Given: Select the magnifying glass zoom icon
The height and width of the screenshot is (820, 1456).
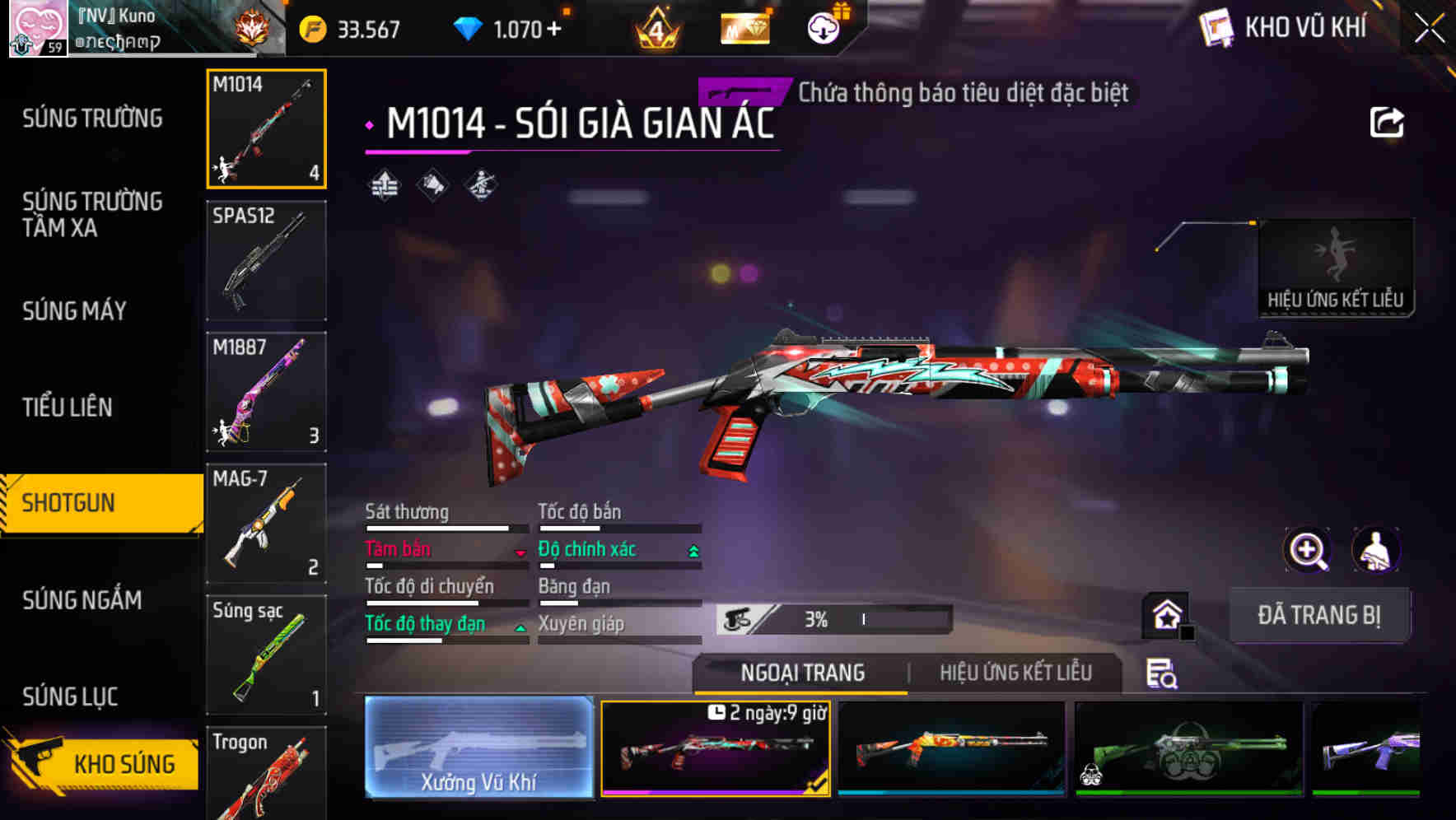Looking at the screenshot, I should pyautogui.click(x=1308, y=550).
